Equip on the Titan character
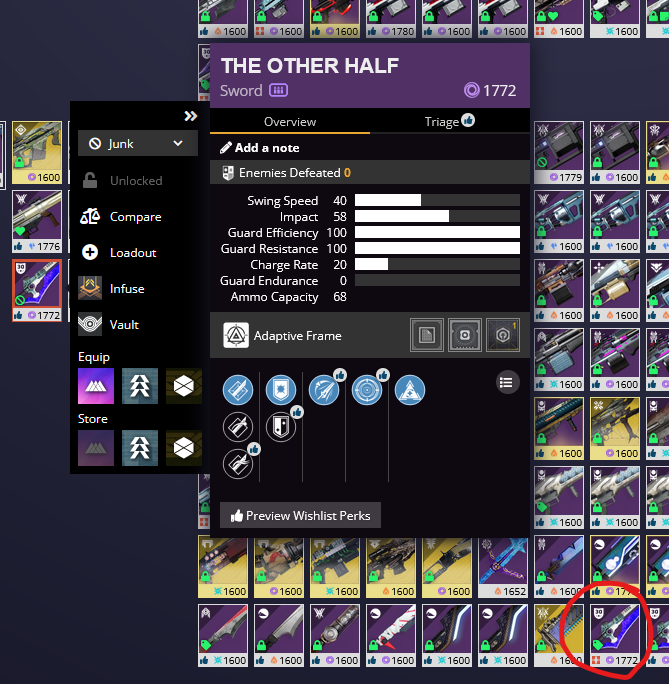The height and width of the screenshot is (684, 669). [x=183, y=386]
